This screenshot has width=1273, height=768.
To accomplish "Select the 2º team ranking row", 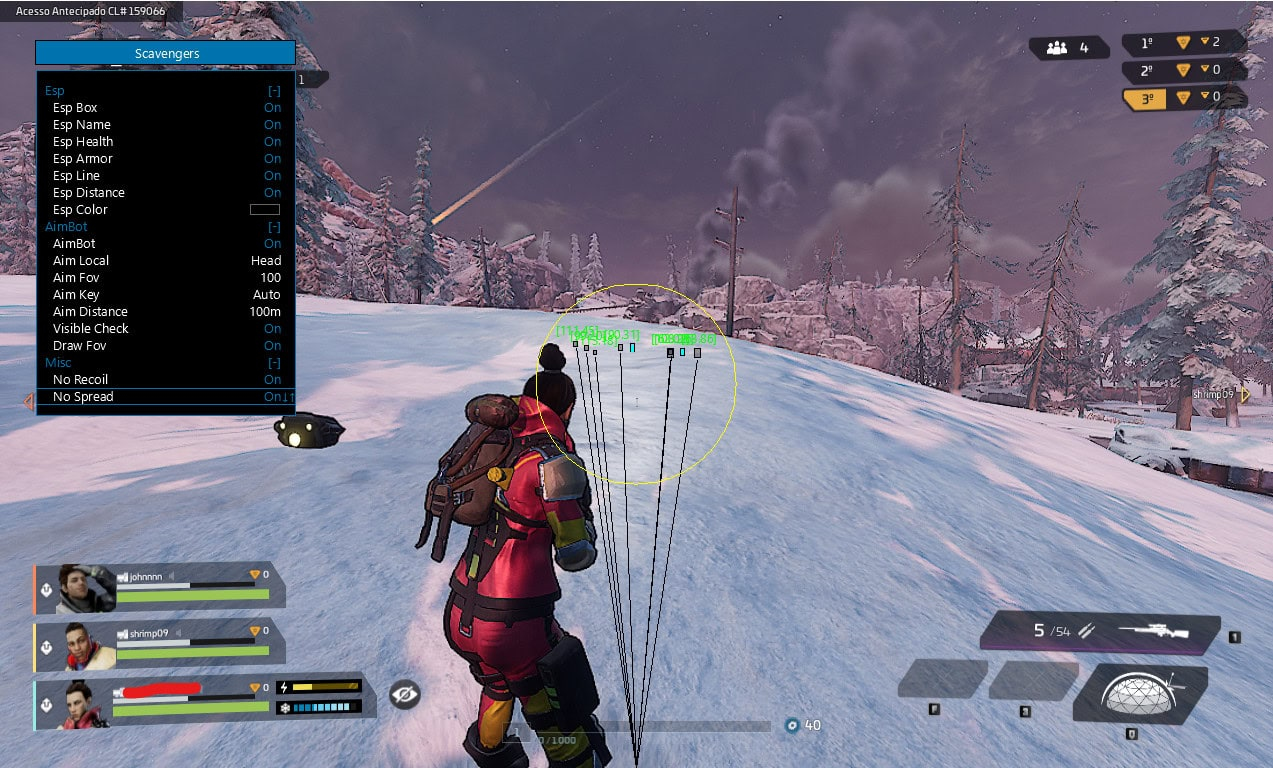I will 1183,70.
